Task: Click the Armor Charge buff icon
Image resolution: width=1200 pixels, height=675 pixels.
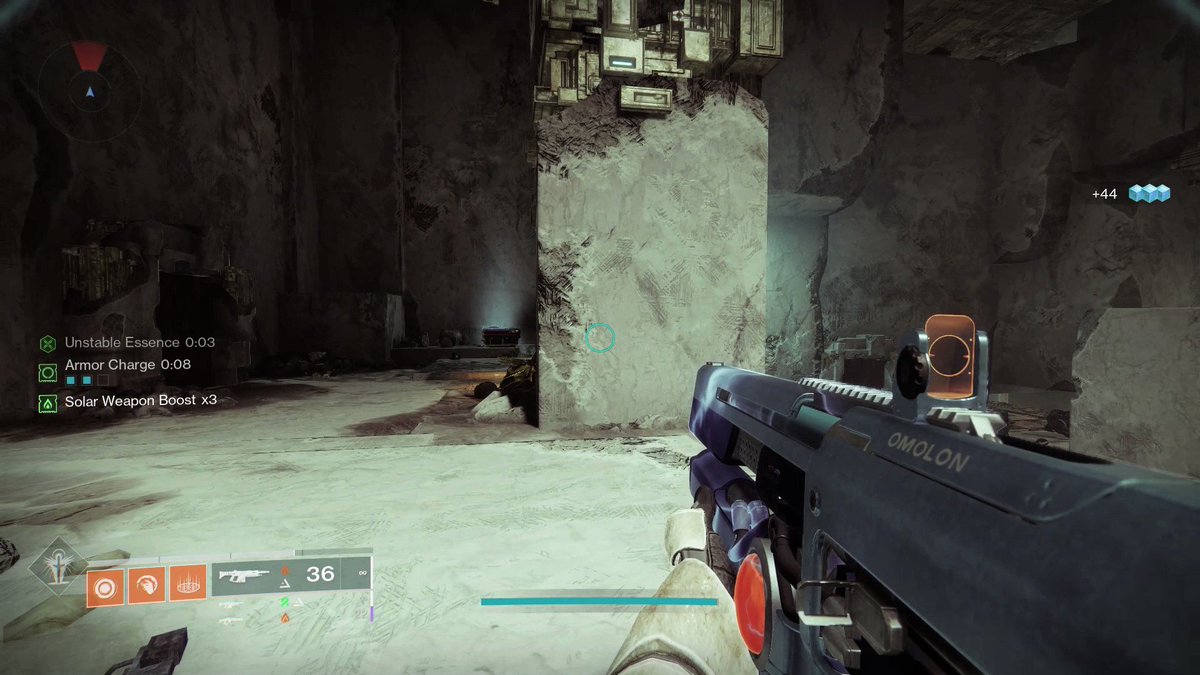Action: tap(47, 372)
